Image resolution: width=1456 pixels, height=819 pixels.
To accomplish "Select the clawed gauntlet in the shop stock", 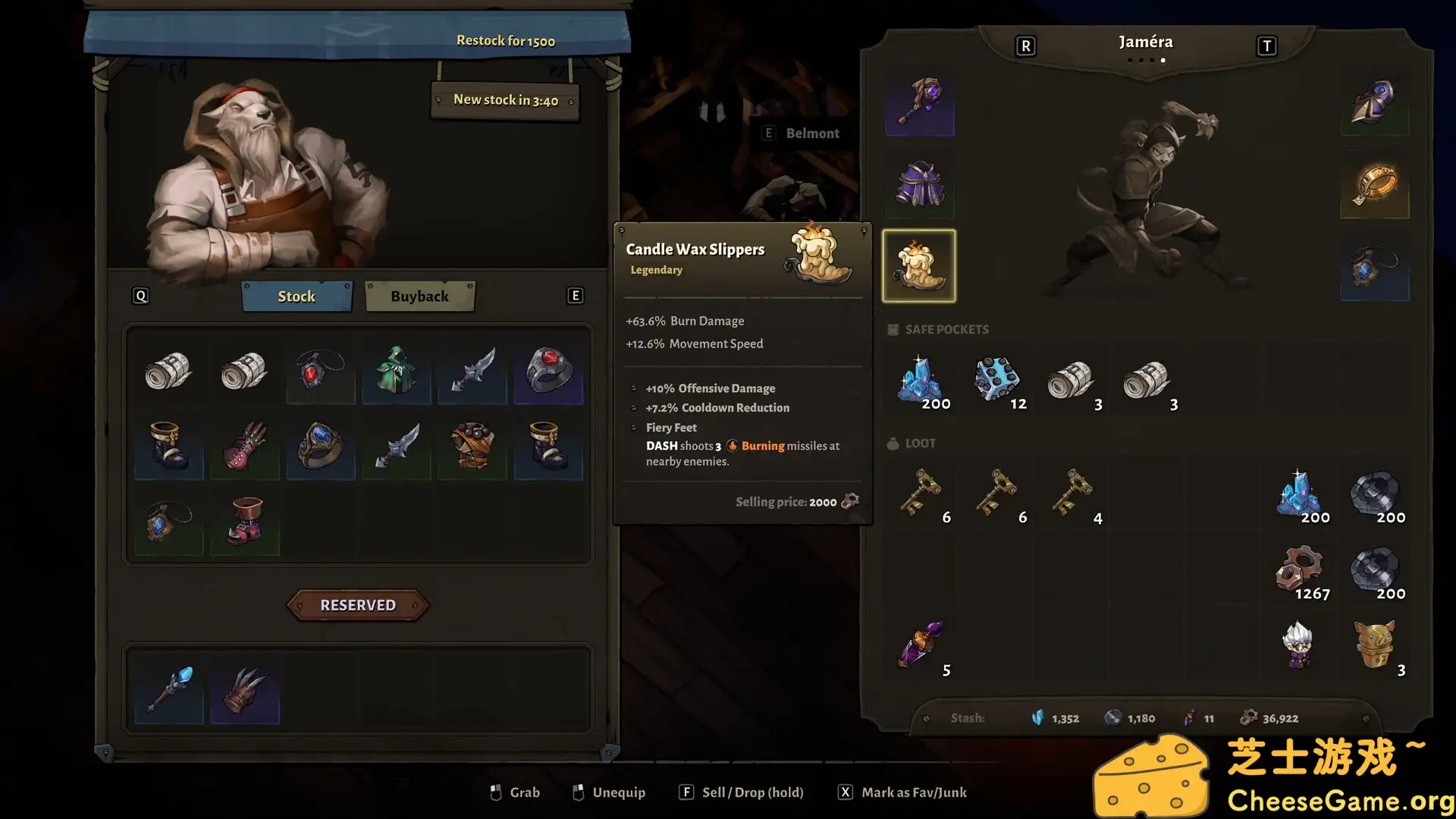I will click(244, 447).
